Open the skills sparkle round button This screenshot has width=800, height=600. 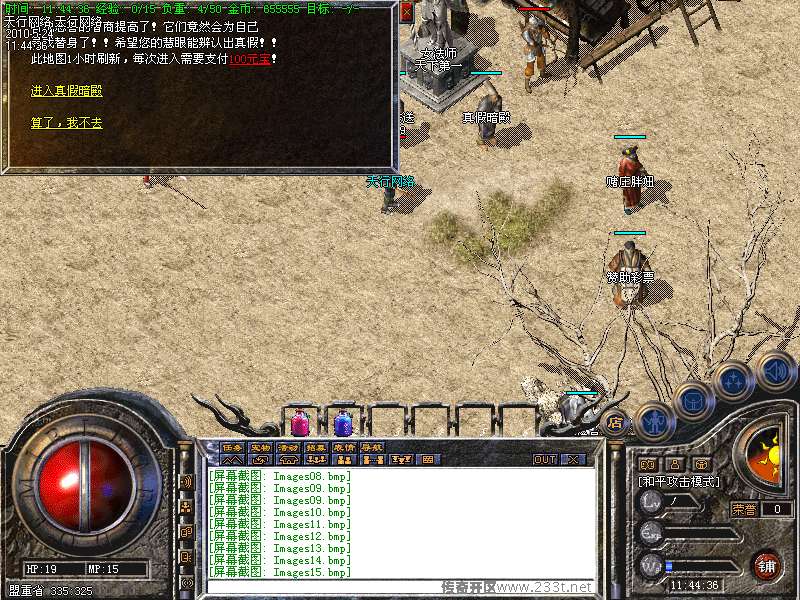point(733,381)
